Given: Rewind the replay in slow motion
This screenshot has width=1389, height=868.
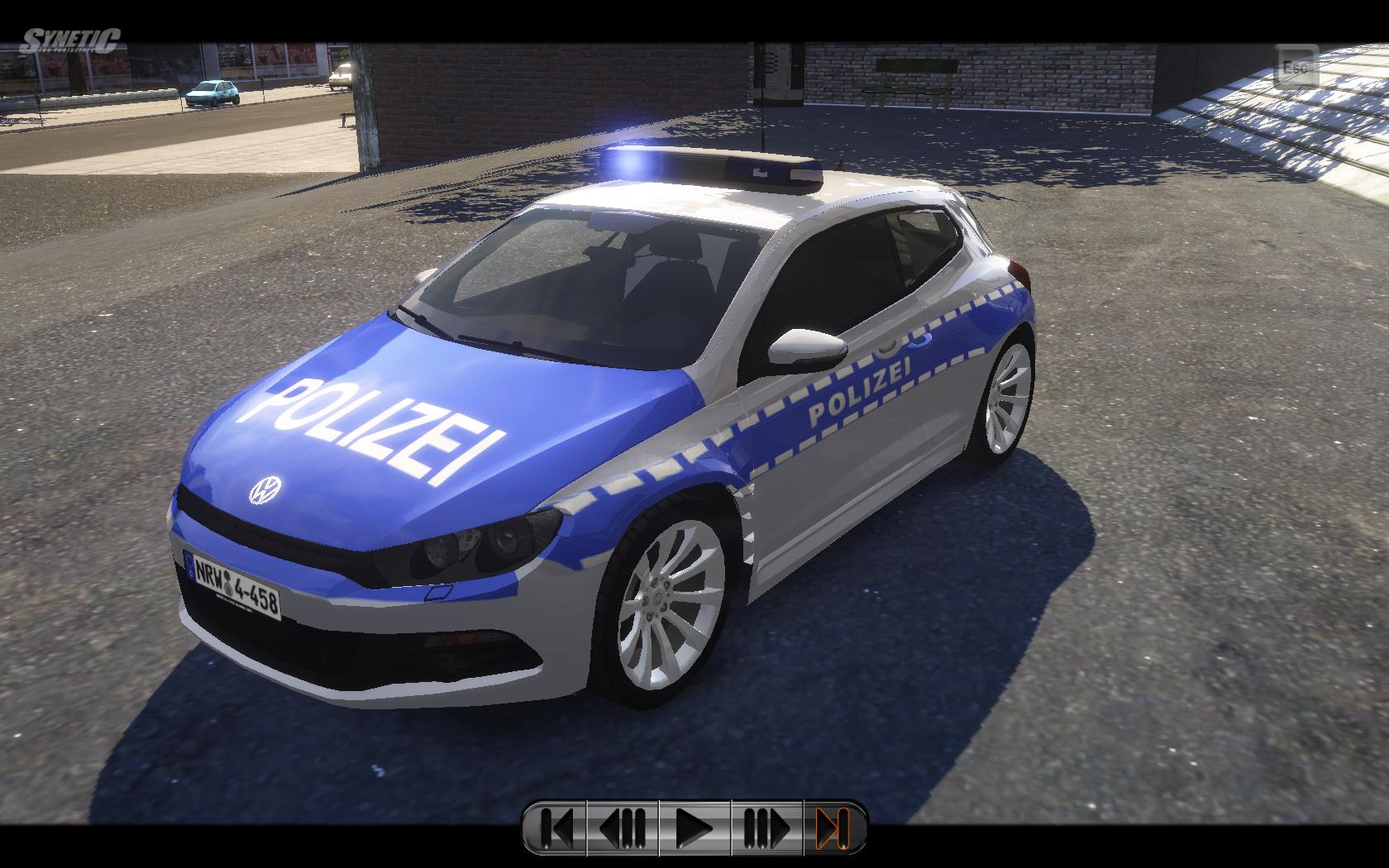Looking at the screenshot, I should point(623,827).
